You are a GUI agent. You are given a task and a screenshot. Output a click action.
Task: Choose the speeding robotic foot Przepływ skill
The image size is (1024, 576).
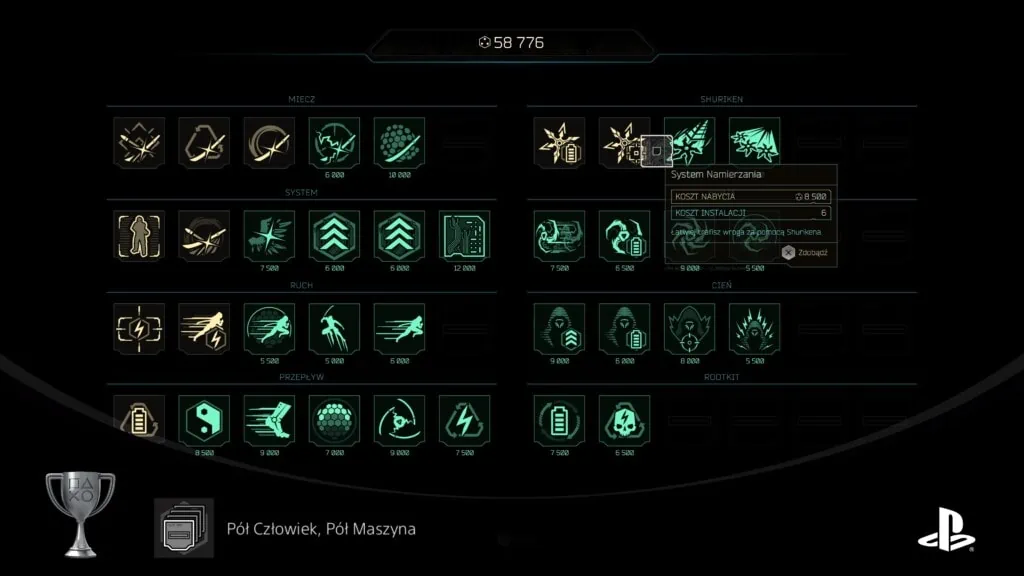(269, 420)
